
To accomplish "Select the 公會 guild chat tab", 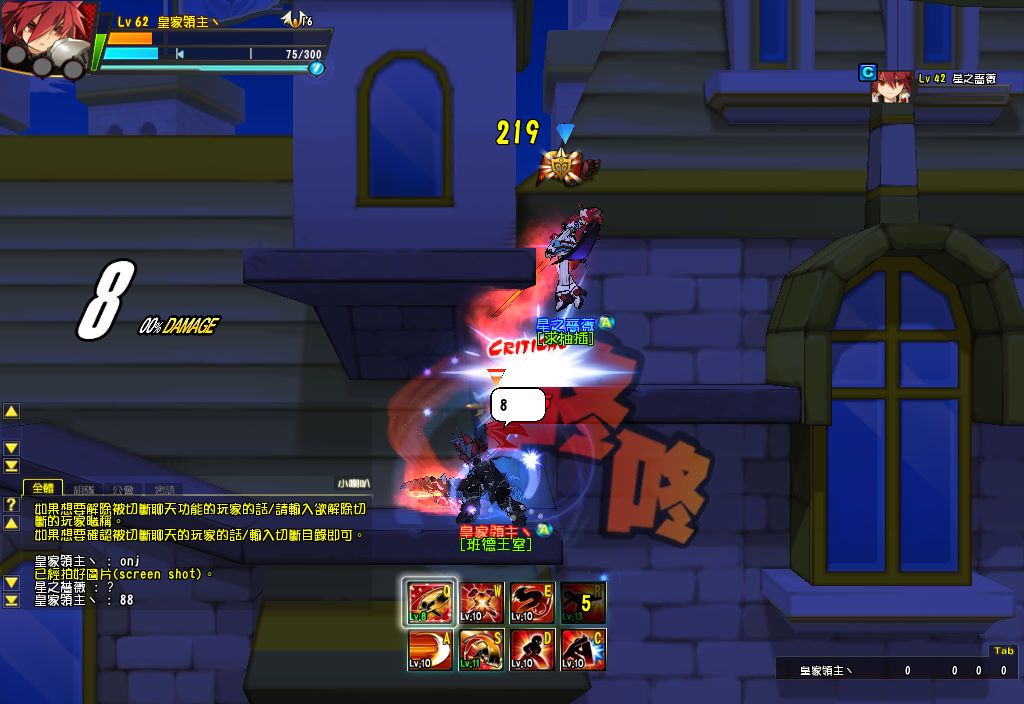I will pos(124,489).
